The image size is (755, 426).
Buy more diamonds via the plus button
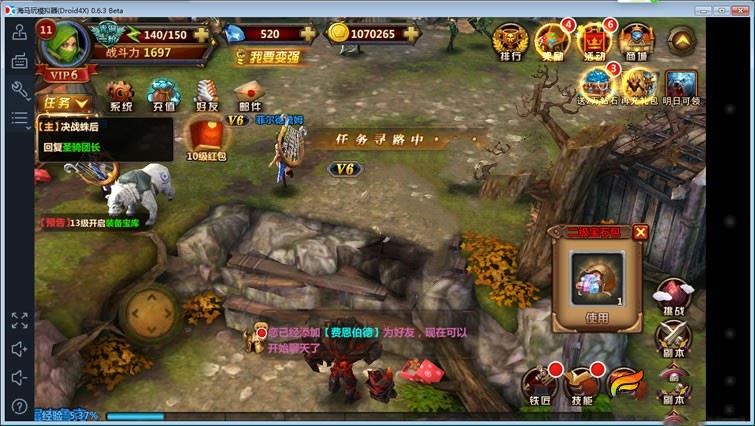coord(308,34)
